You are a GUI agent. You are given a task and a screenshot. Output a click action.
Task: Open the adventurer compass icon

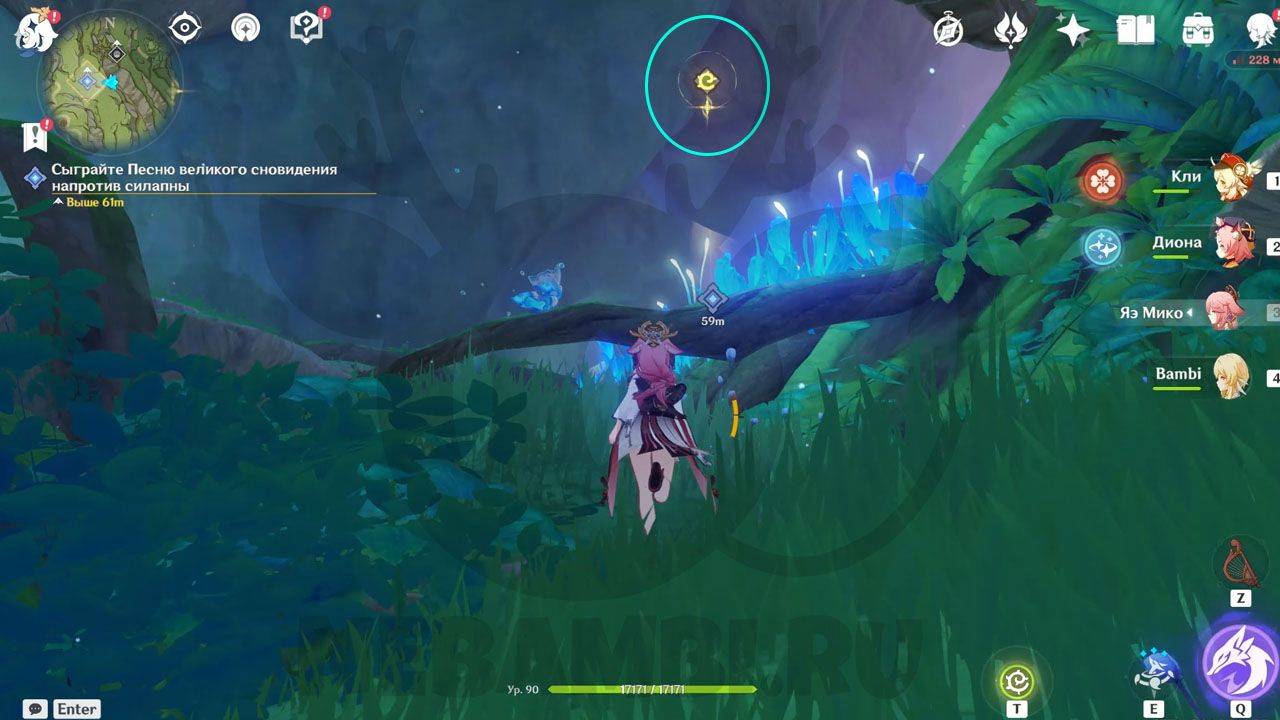click(948, 30)
